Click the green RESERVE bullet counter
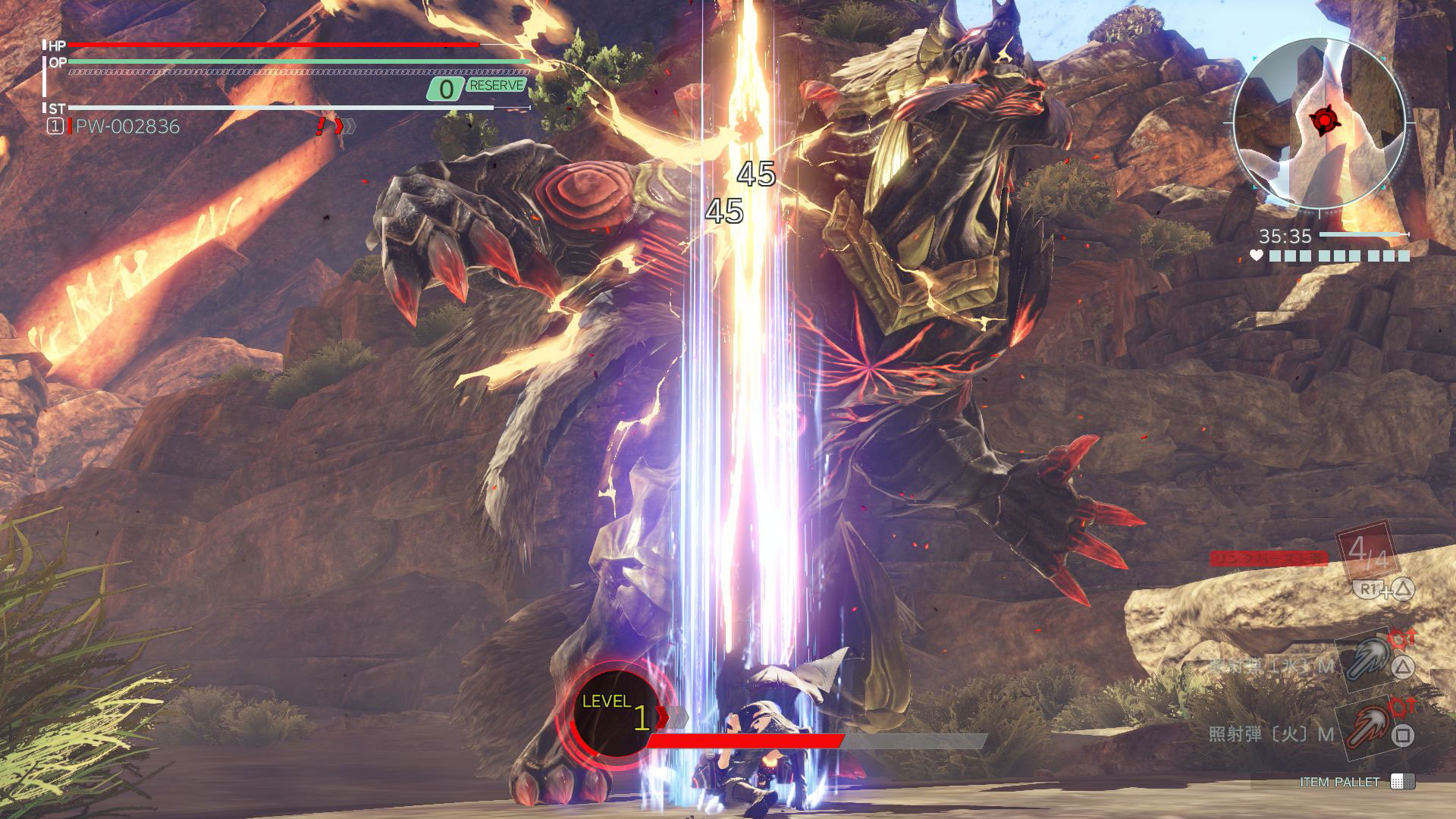Image resolution: width=1456 pixels, height=819 pixels. 476,88
